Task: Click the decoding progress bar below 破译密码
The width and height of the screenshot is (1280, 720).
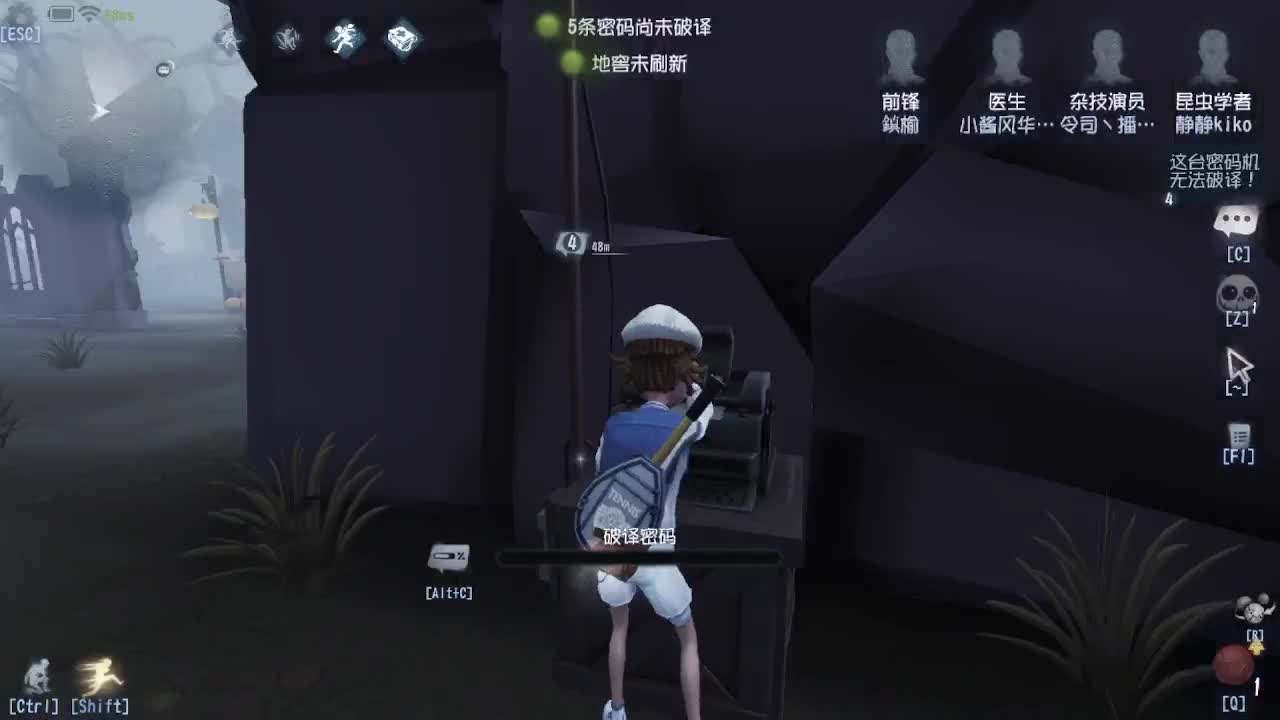Action: [x=640, y=558]
